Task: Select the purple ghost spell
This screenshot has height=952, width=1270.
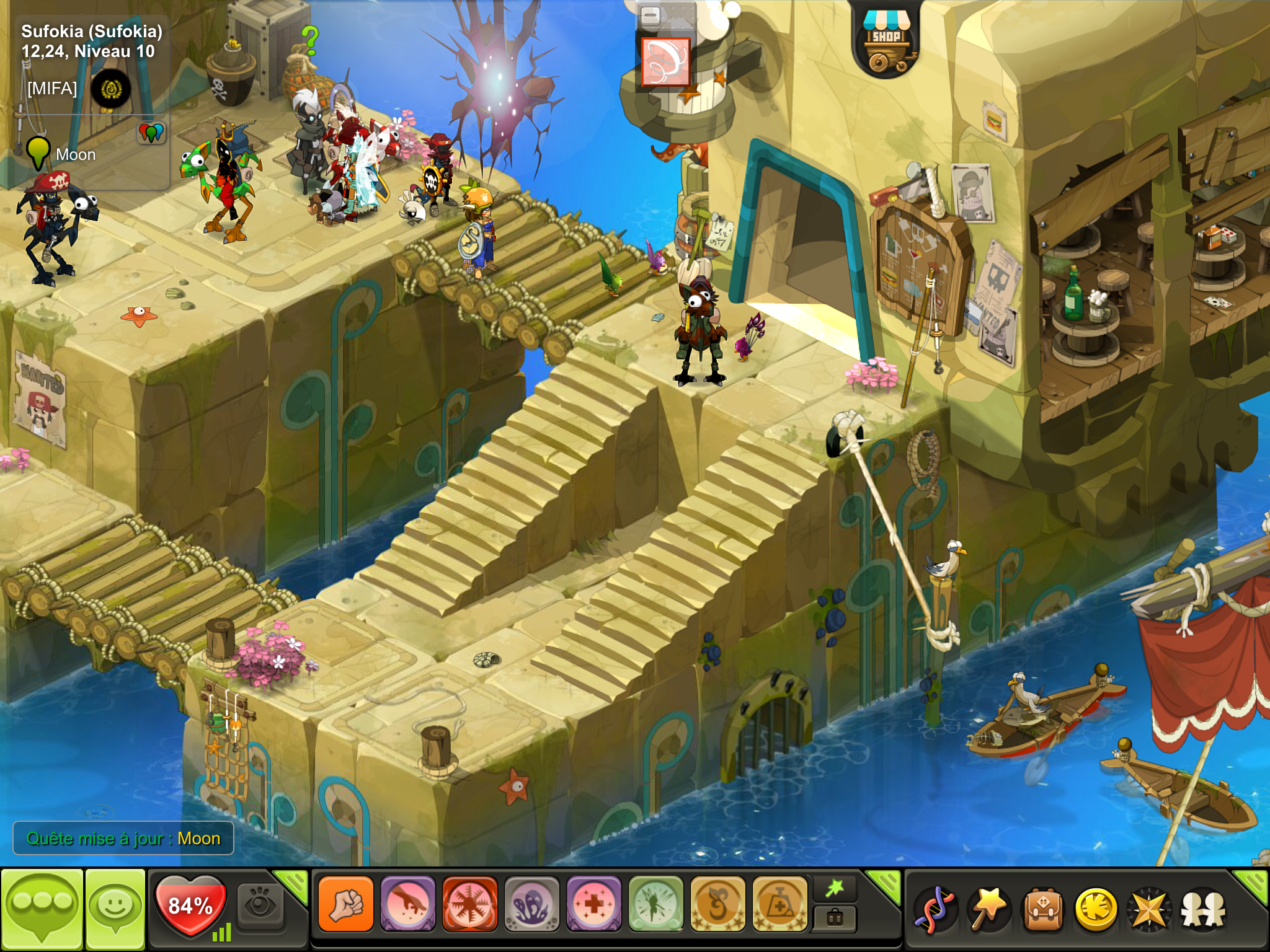Action: click(532, 904)
